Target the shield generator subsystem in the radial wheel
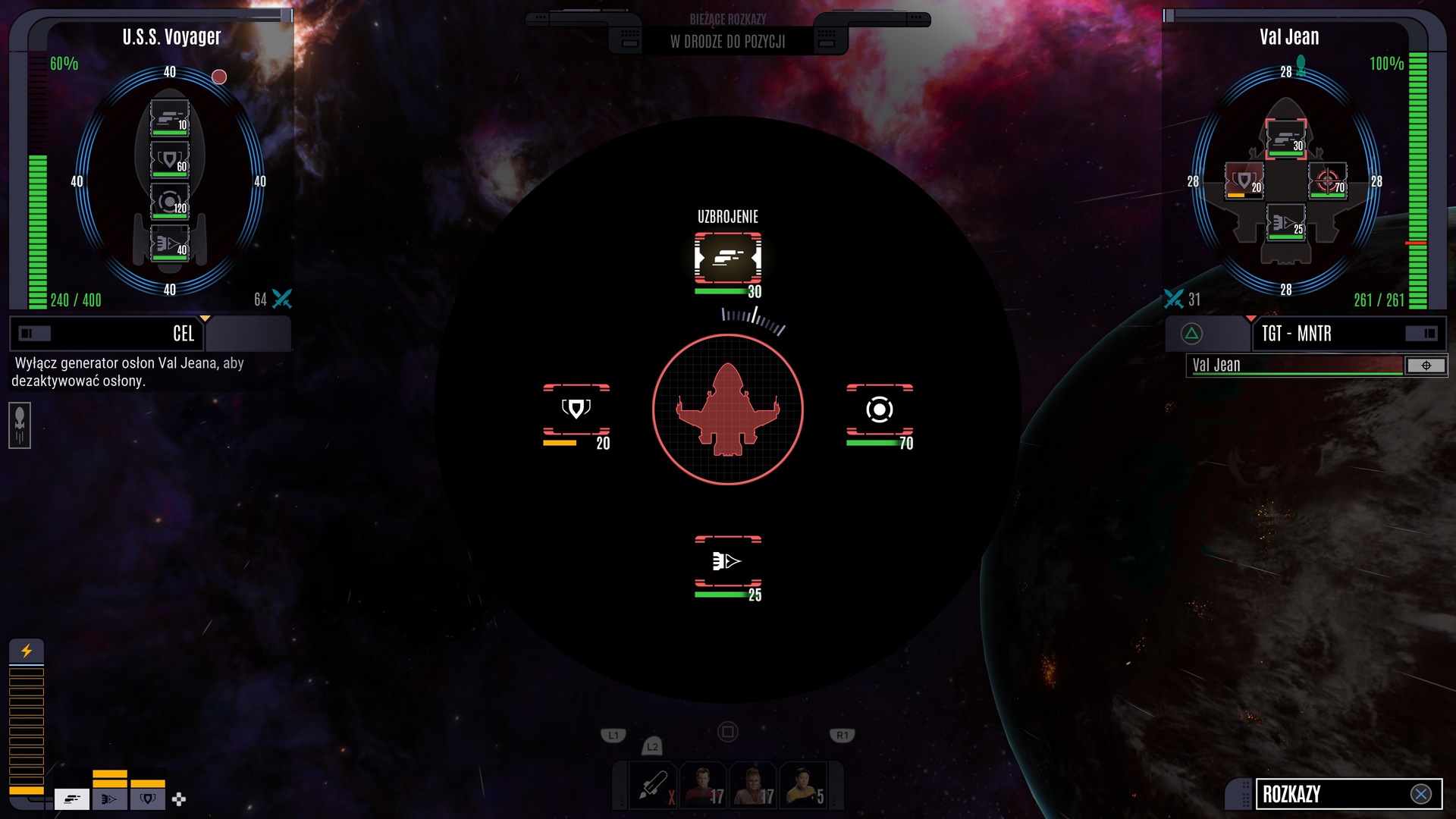 (x=576, y=409)
